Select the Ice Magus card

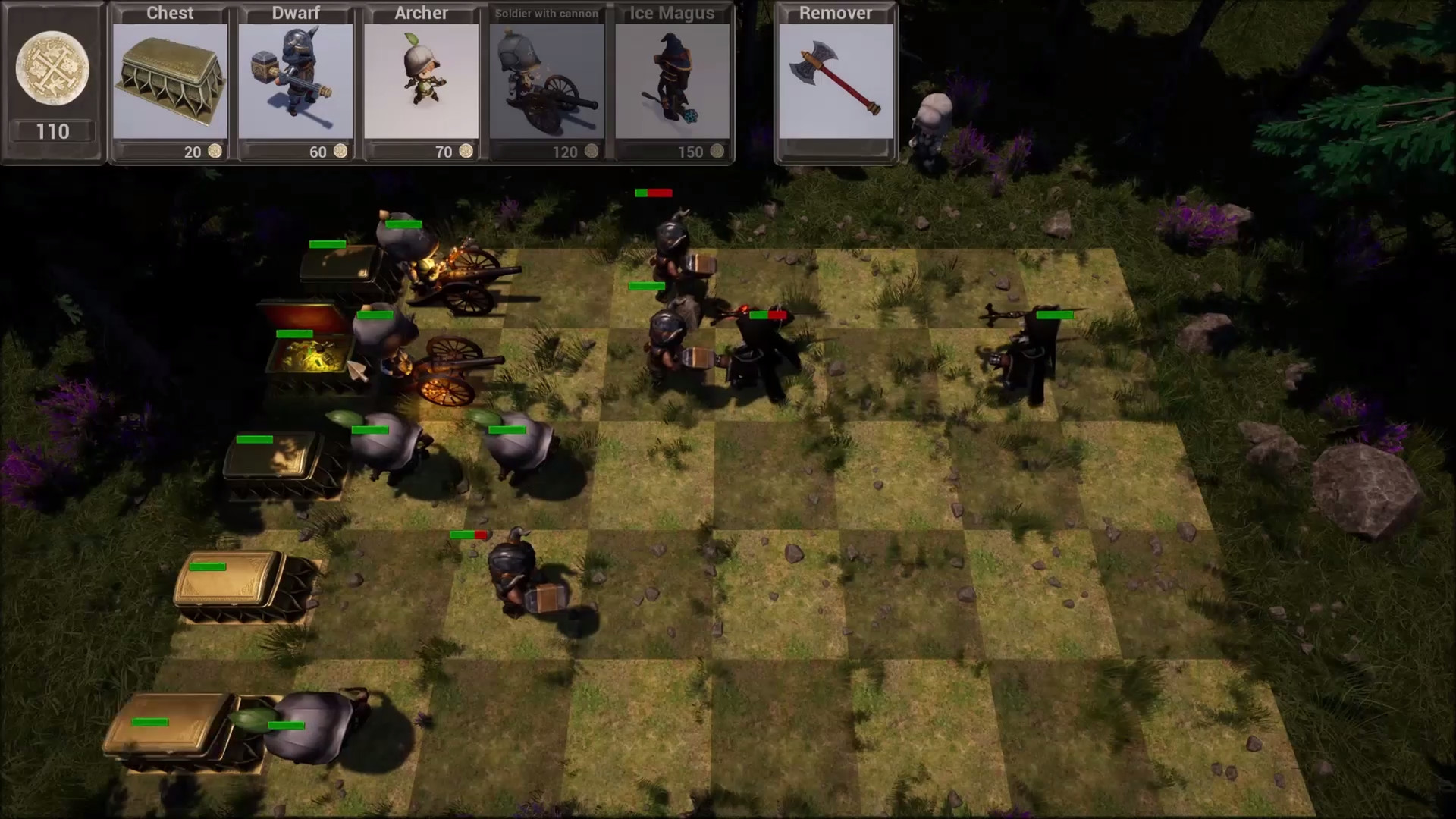point(672,80)
